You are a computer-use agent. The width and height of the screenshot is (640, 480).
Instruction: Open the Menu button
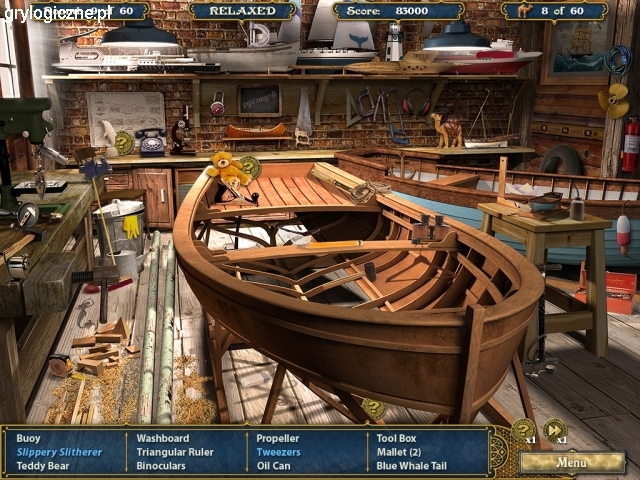coord(572,463)
